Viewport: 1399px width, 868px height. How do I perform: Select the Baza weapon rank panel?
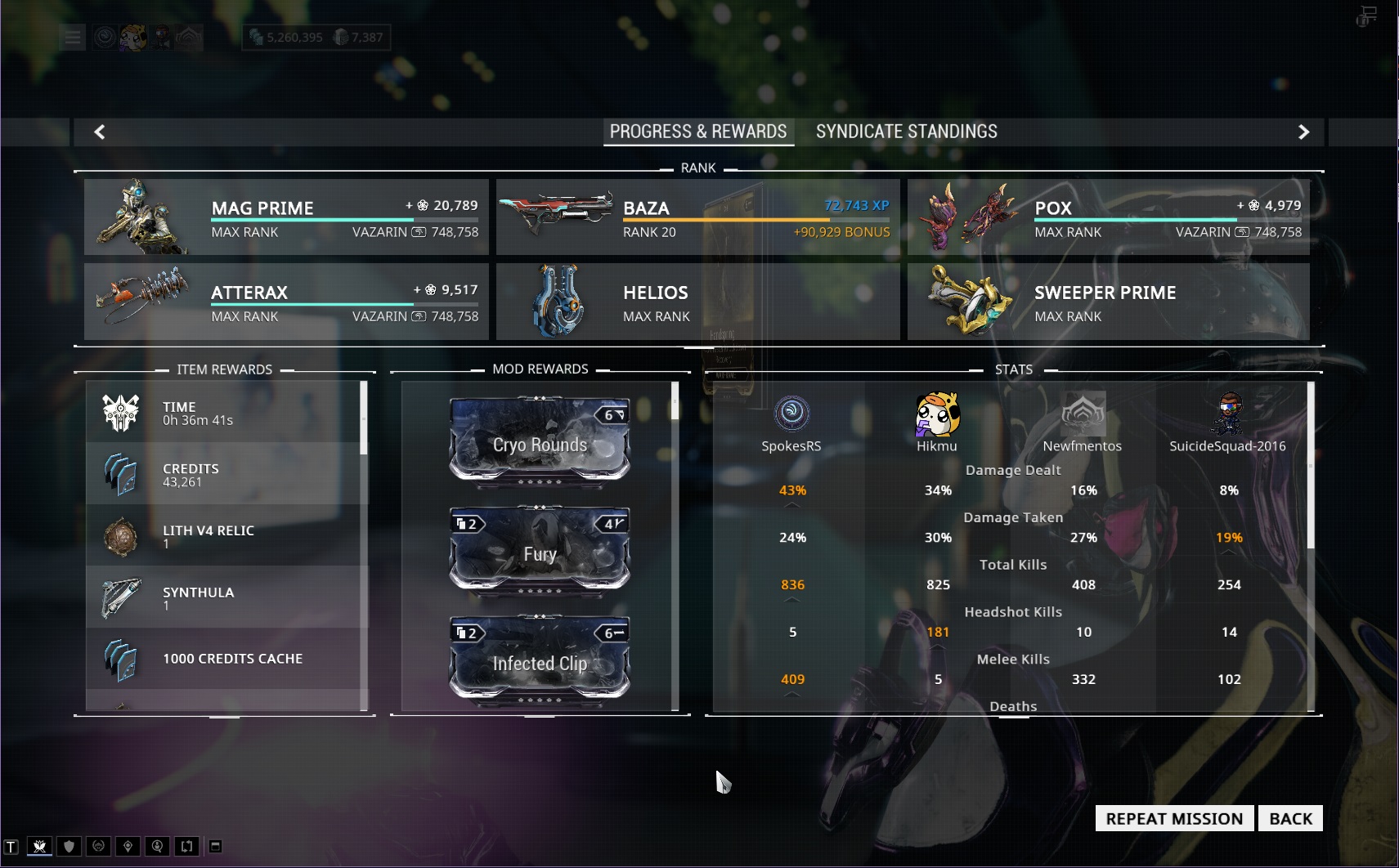tap(697, 217)
